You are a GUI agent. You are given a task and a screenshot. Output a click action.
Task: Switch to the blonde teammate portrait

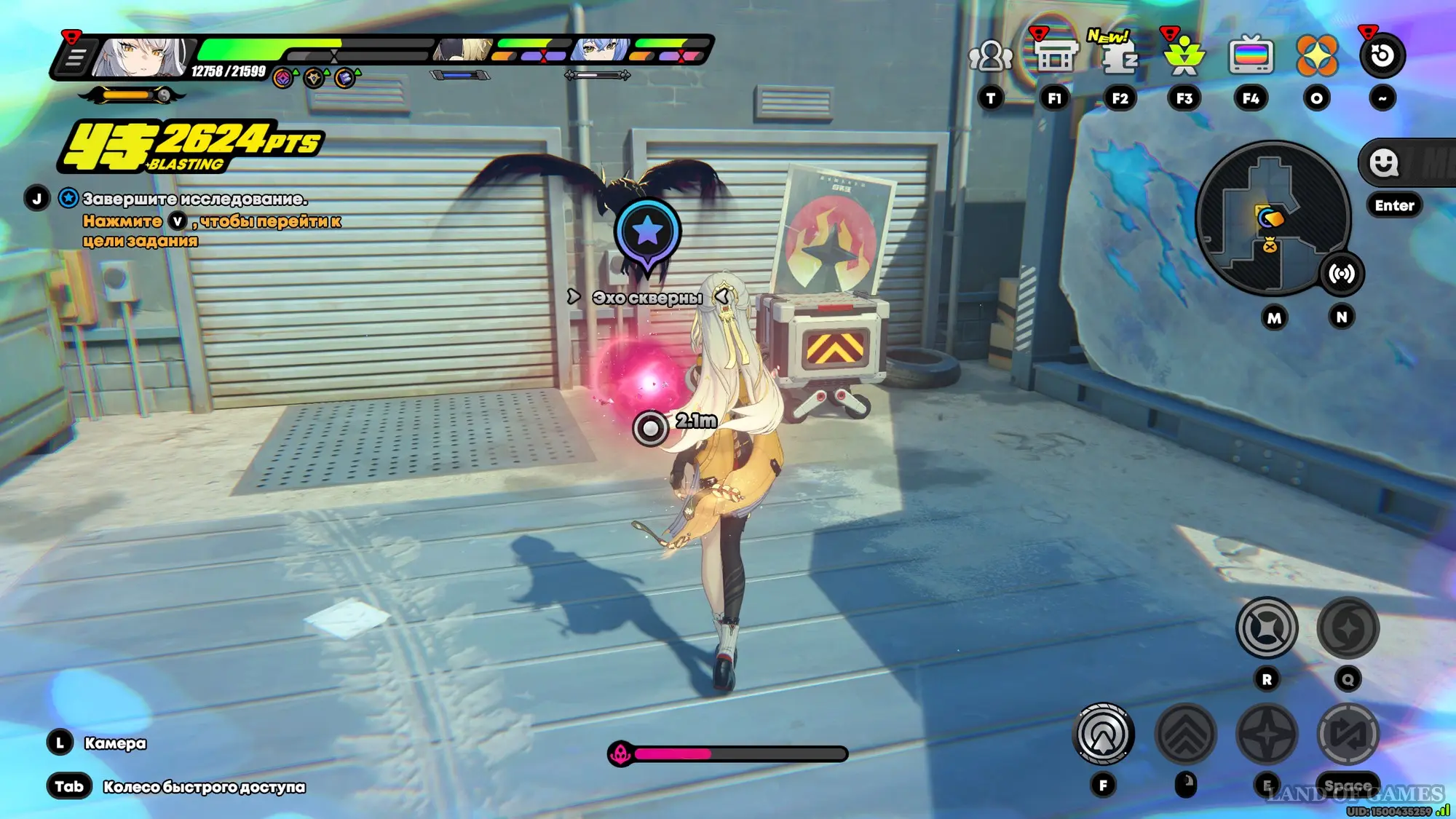(463, 50)
